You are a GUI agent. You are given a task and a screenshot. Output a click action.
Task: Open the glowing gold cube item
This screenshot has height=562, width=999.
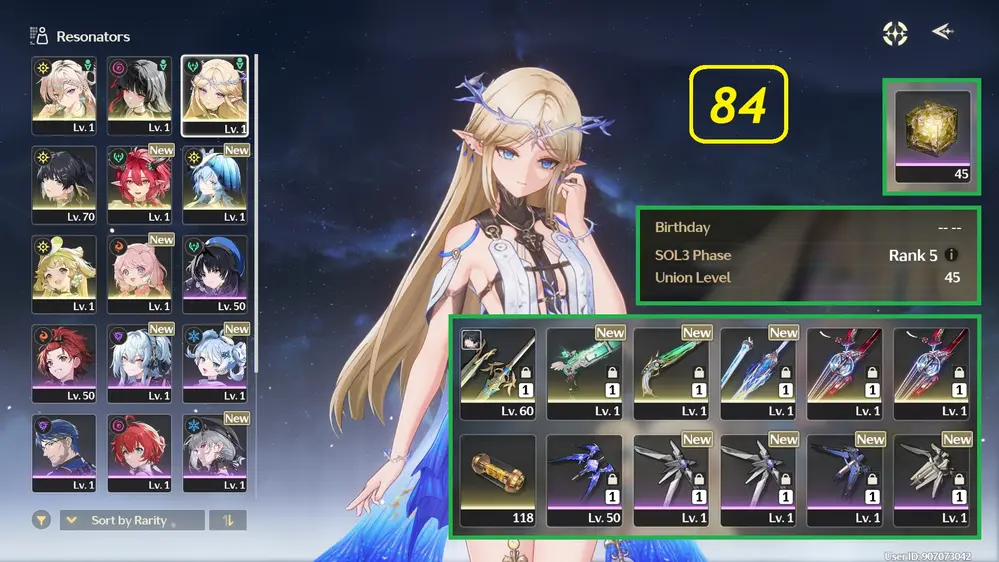933,137
